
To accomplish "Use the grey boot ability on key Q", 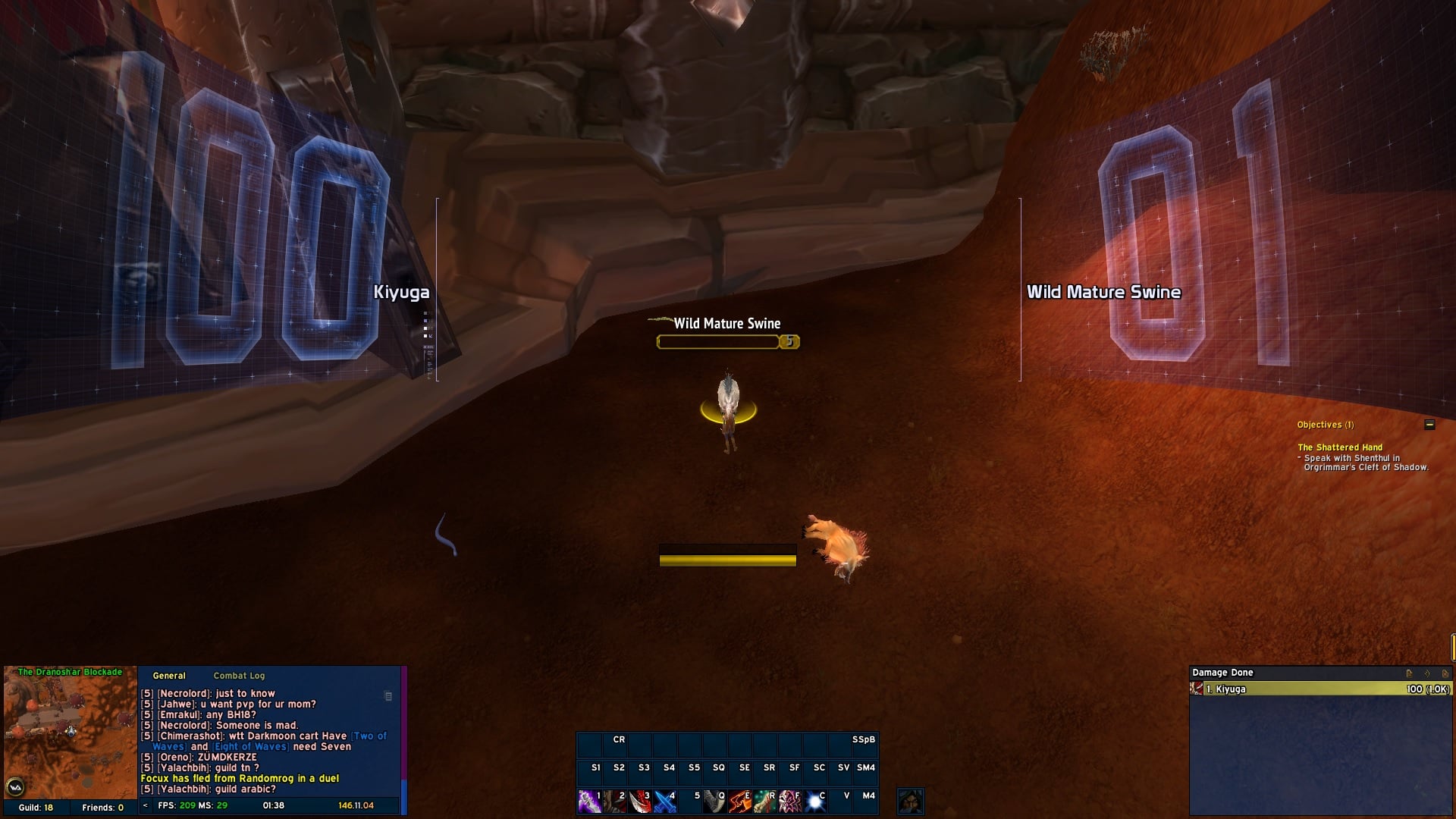I will (714, 802).
